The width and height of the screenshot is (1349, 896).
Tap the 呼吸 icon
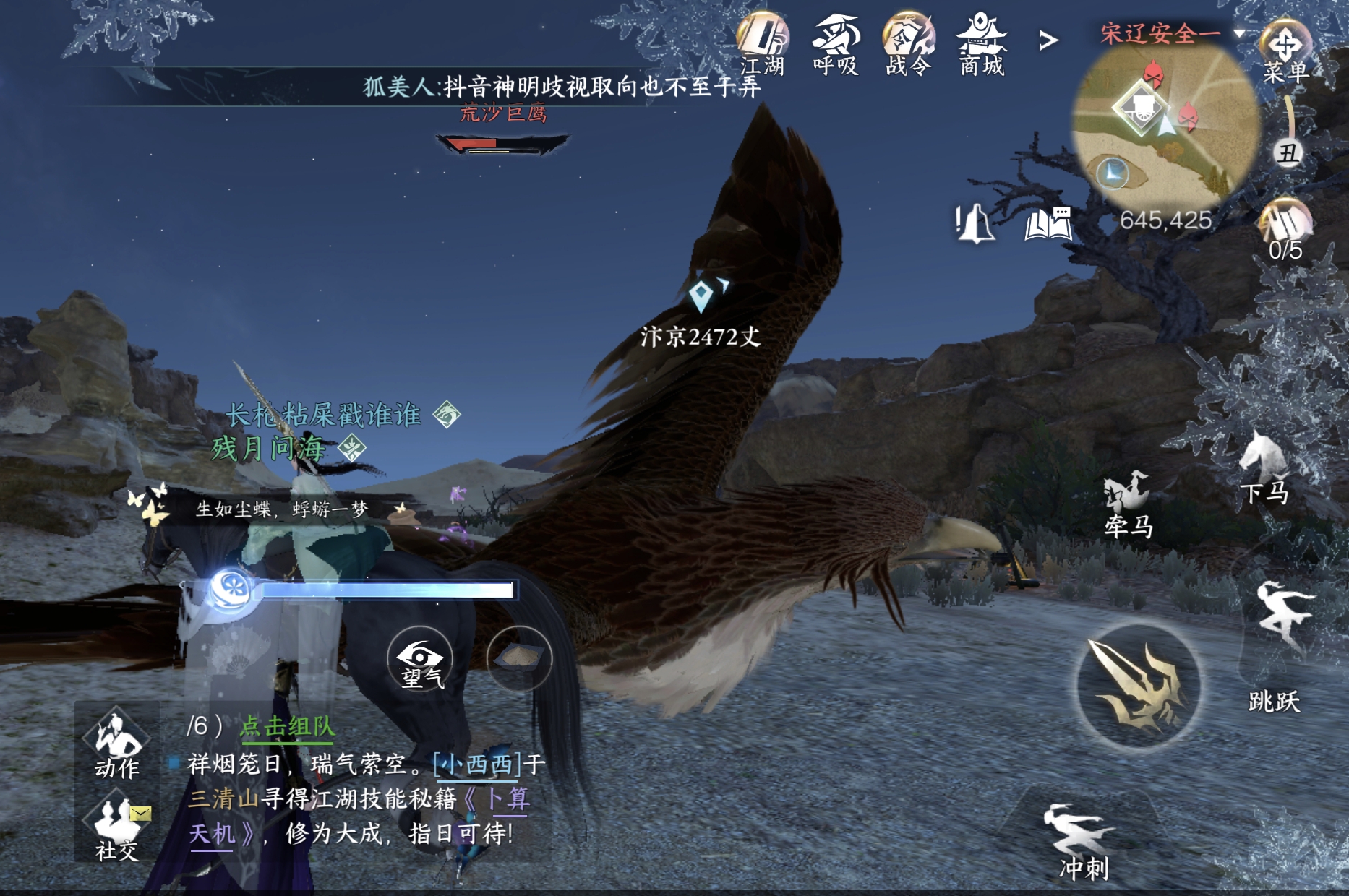tap(836, 42)
